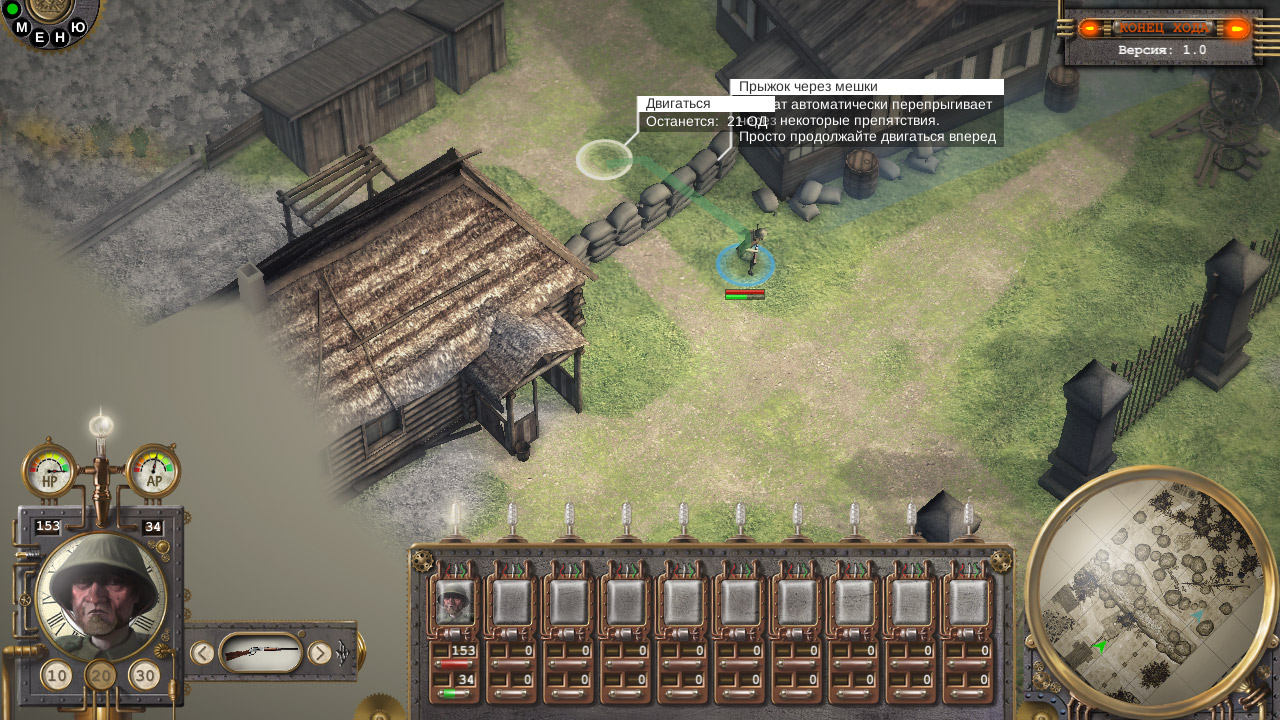The image size is (1280, 720).
Task: Select the 10 action points button
Action: pos(57,676)
